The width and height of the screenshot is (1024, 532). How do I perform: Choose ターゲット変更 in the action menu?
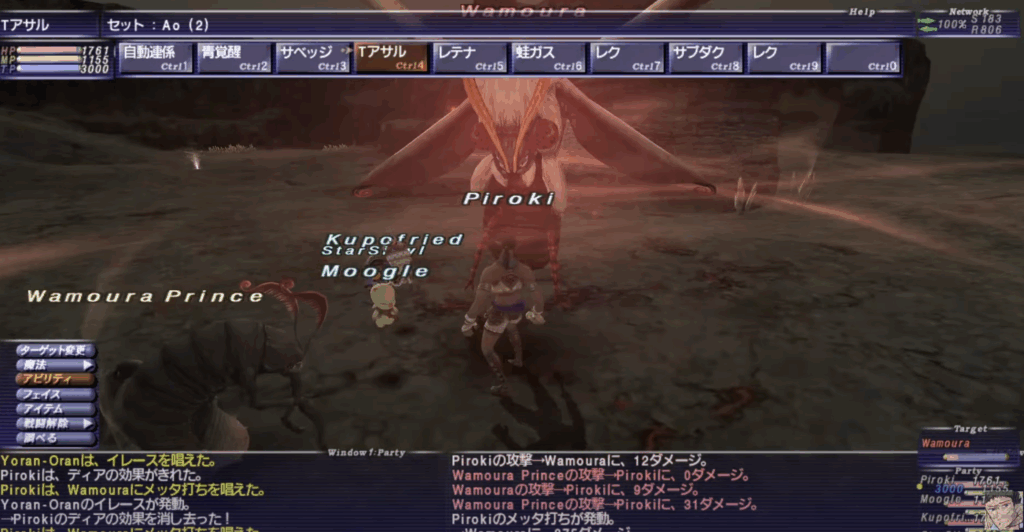point(56,351)
